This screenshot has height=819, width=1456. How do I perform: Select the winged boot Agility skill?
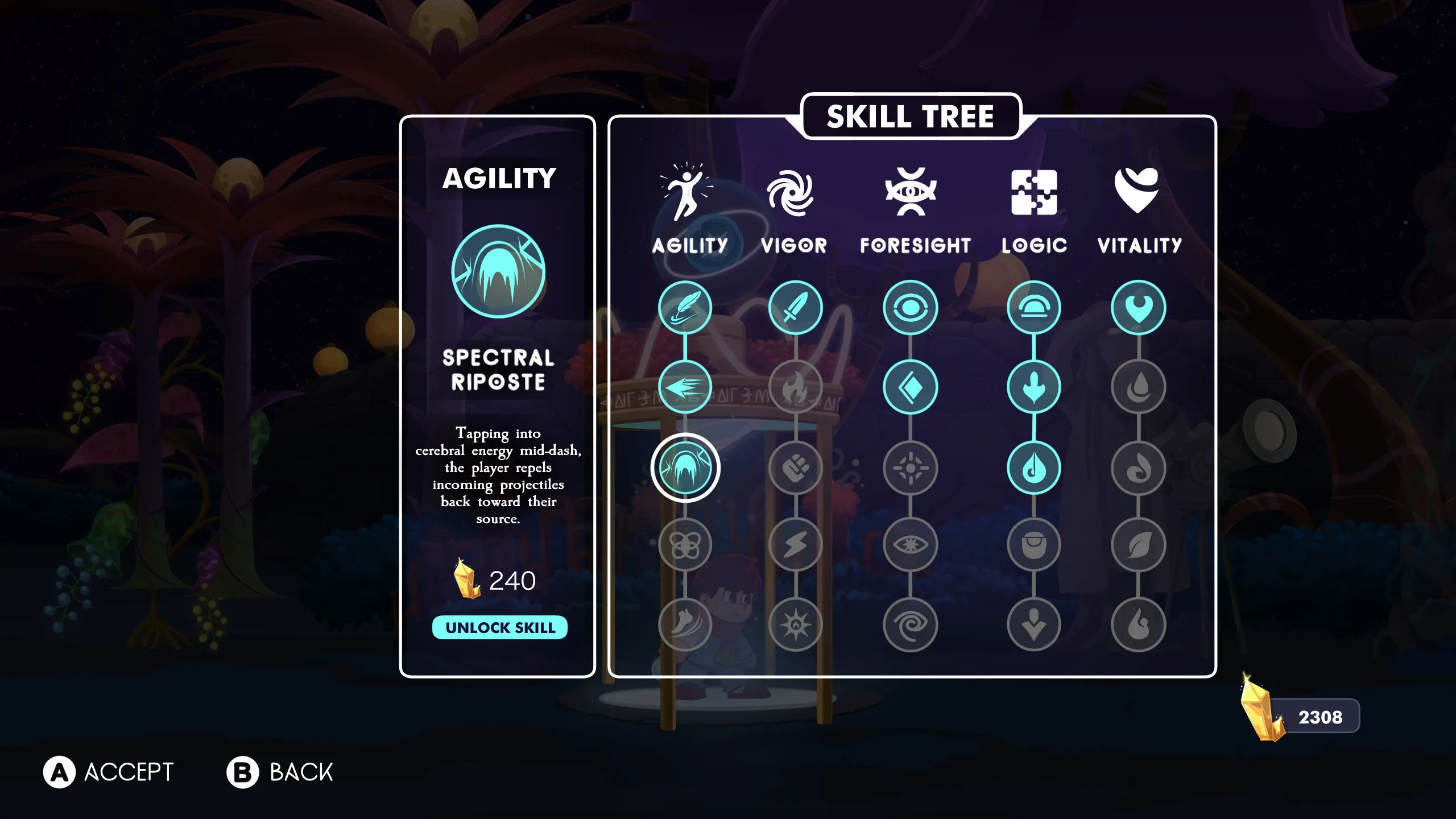click(685, 624)
